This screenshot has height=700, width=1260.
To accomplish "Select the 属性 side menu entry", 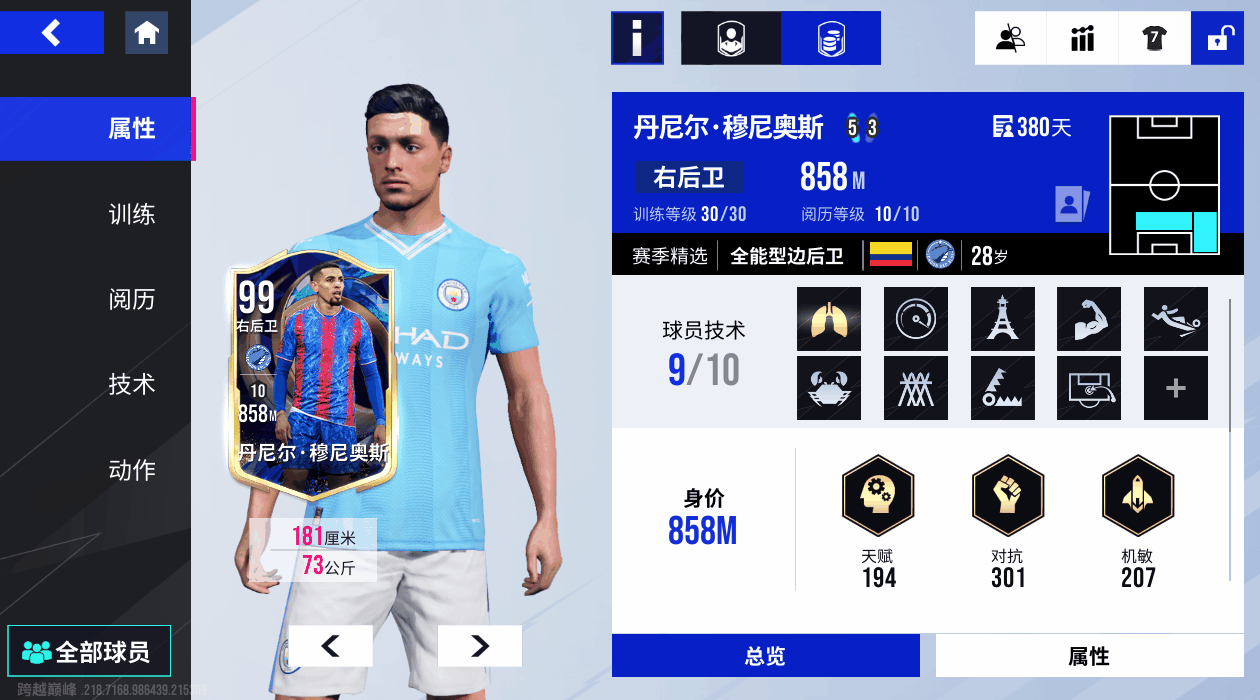I will pos(132,129).
